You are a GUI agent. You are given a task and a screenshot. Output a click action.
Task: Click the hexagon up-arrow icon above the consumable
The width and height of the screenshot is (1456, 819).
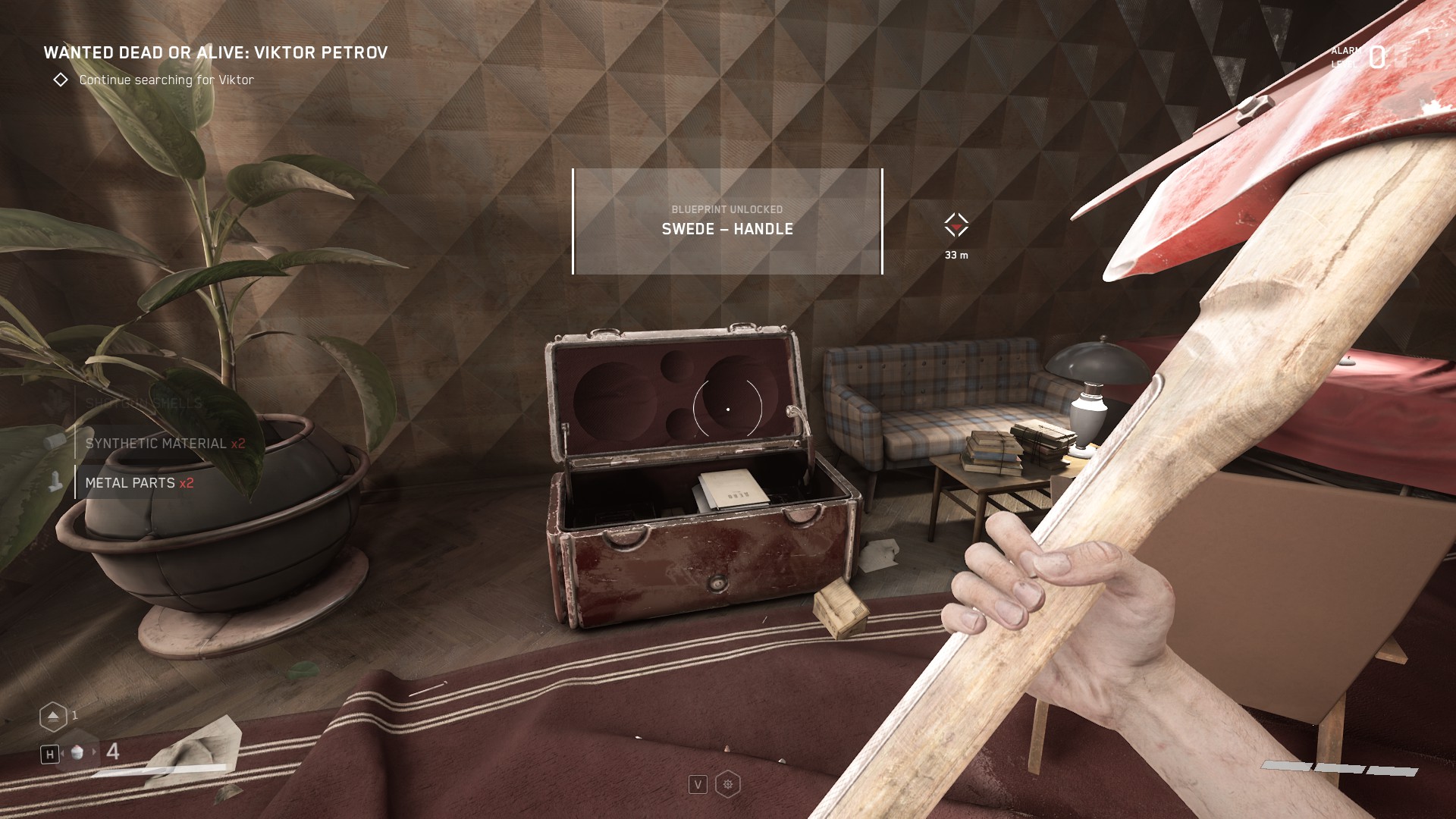pyautogui.click(x=53, y=716)
